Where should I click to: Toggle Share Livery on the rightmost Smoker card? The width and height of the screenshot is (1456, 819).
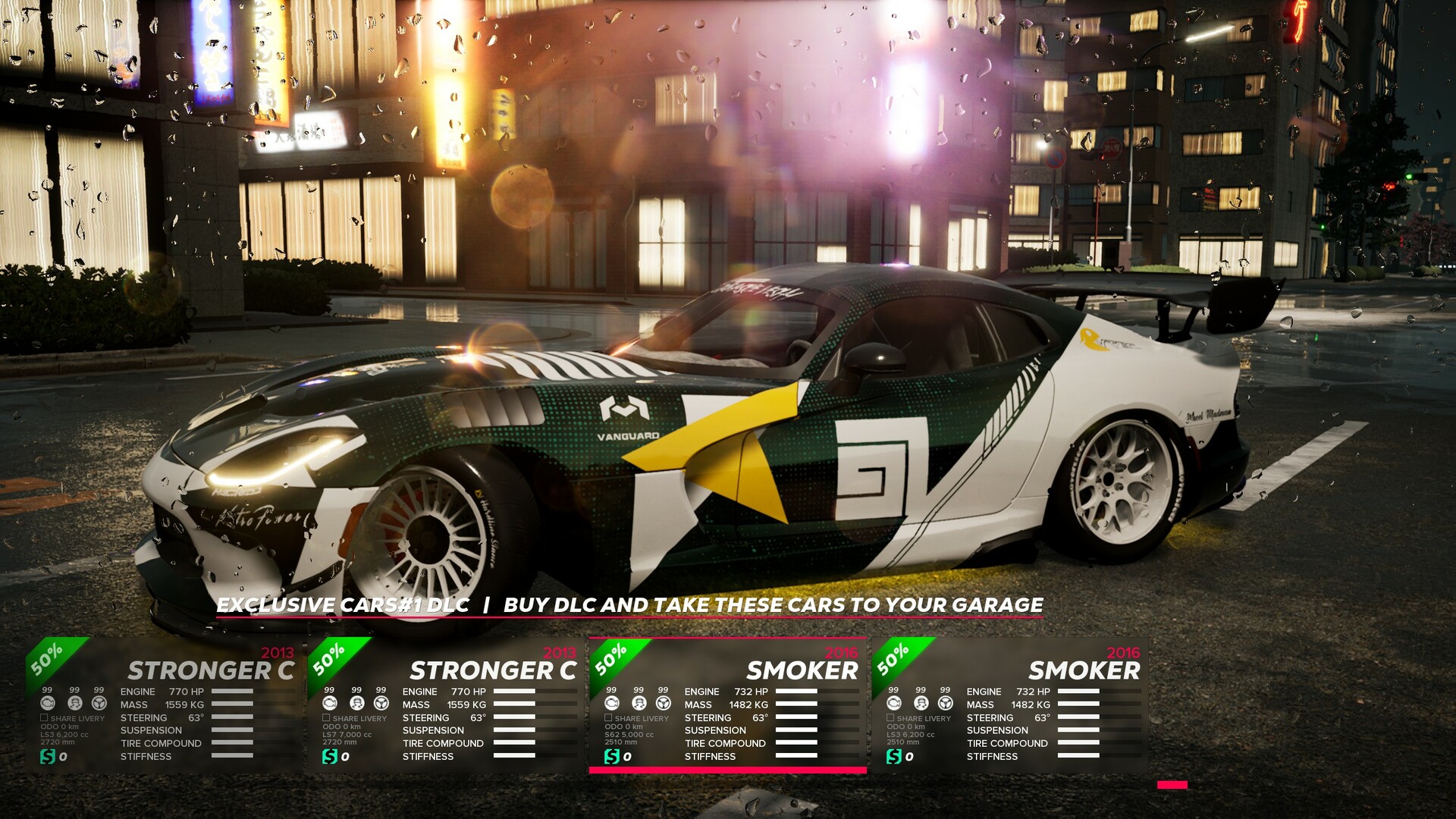coord(892,719)
